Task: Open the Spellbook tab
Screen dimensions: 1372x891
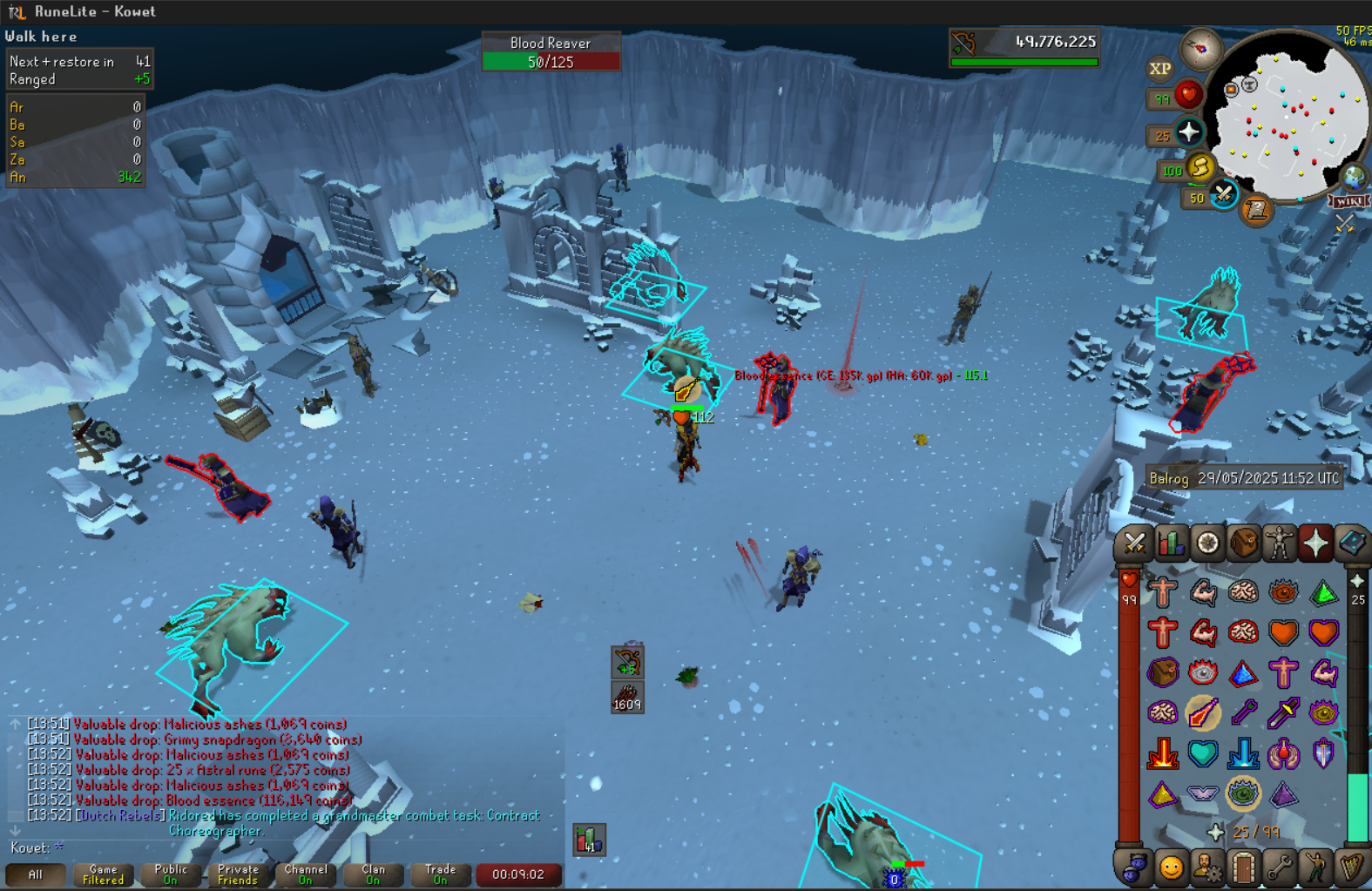Action: (1352, 543)
